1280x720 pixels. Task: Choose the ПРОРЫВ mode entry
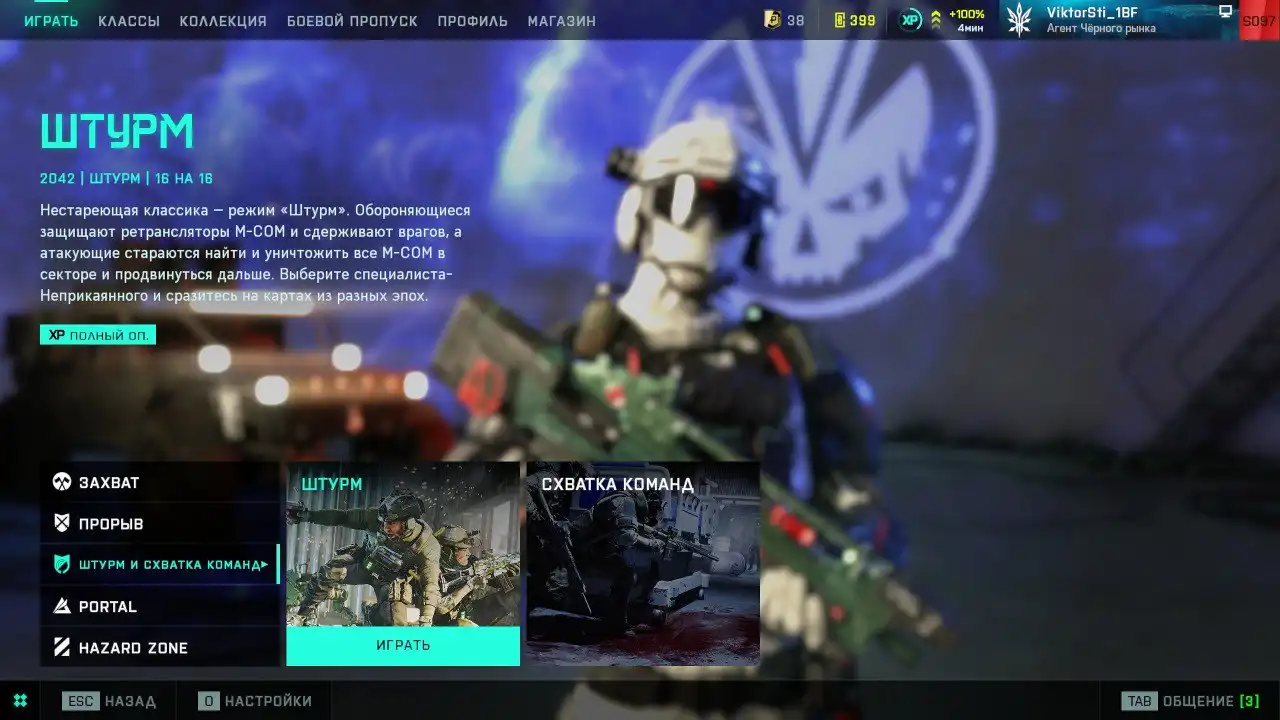[x=159, y=524]
